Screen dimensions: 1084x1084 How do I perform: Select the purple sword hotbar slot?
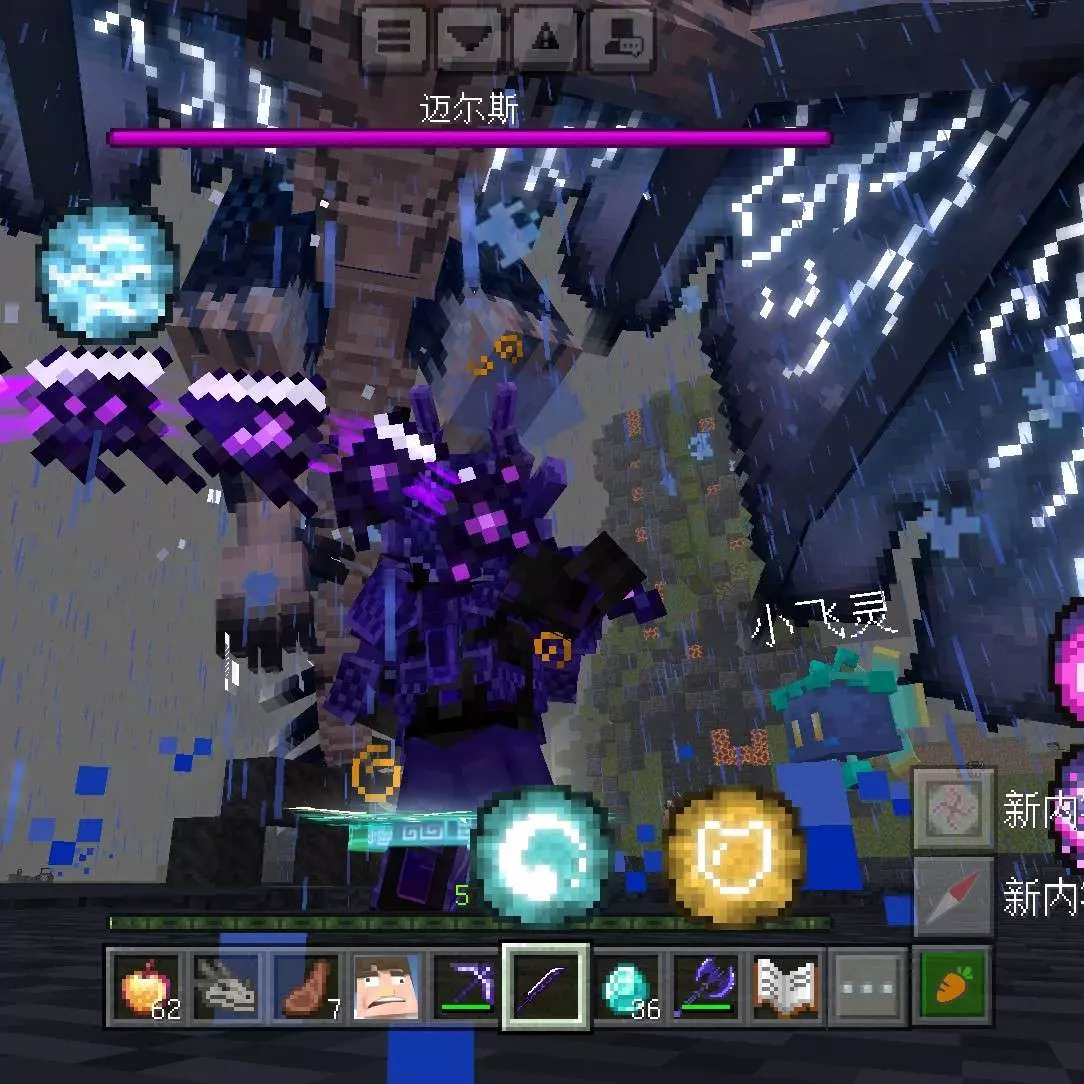pos(546,987)
